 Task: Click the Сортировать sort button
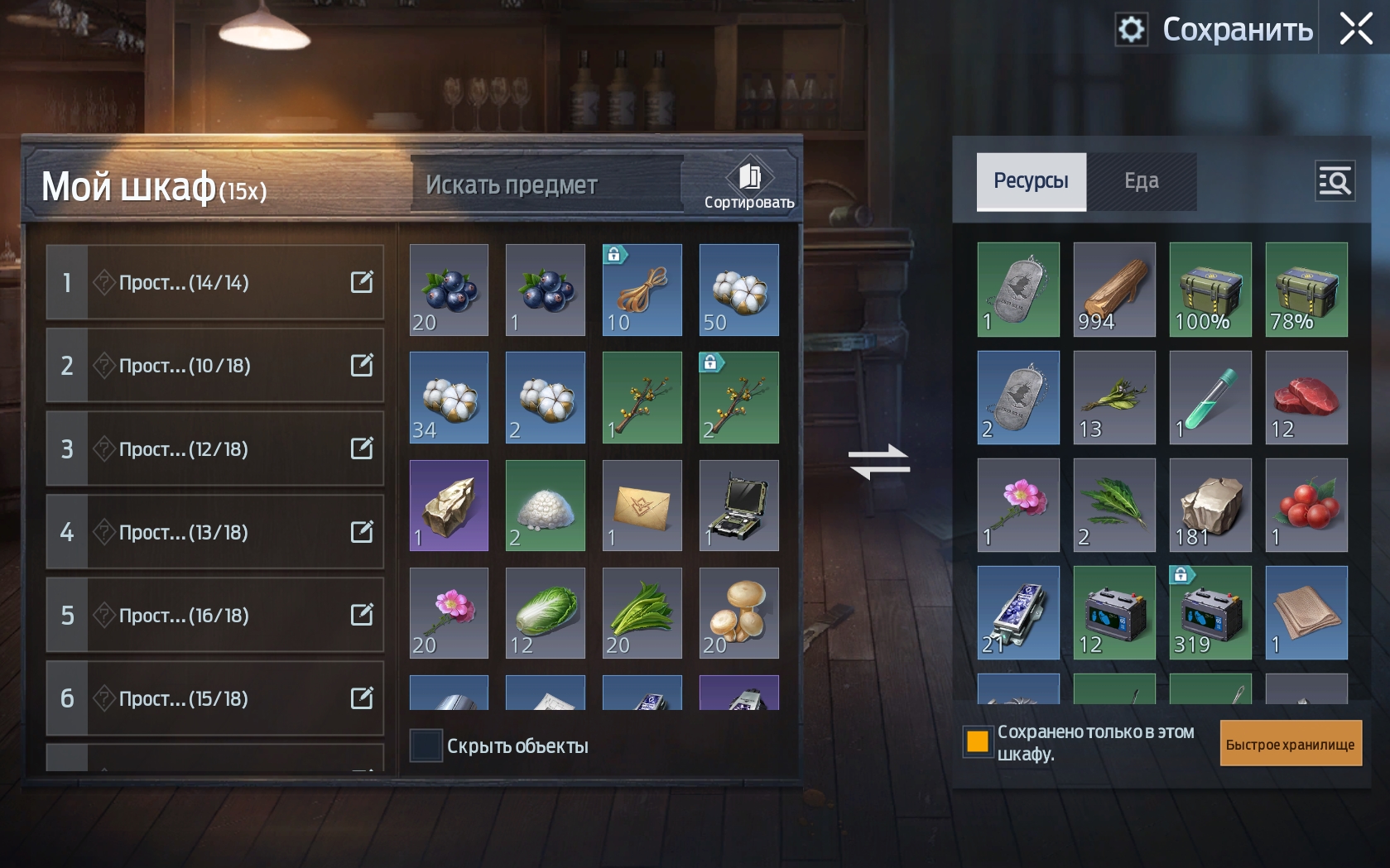click(x=748, y=185)
